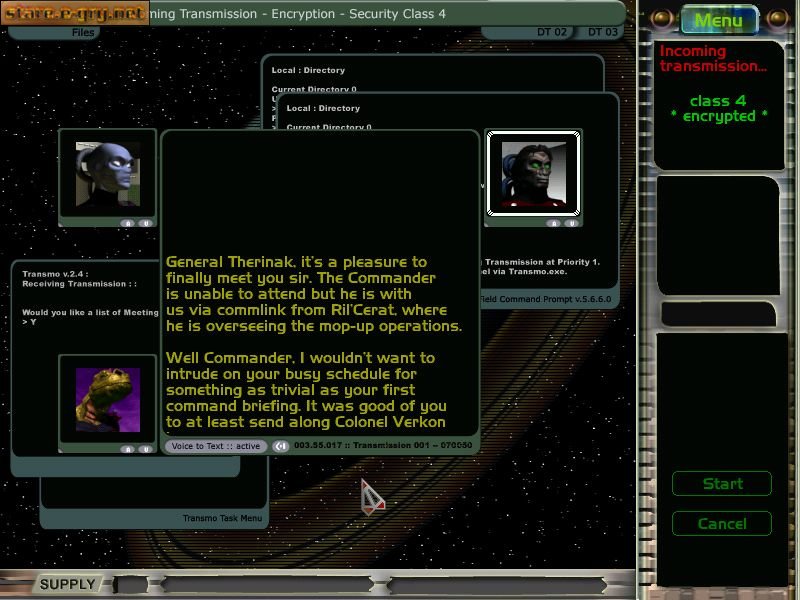Open the Files tab

click(84, 33)
